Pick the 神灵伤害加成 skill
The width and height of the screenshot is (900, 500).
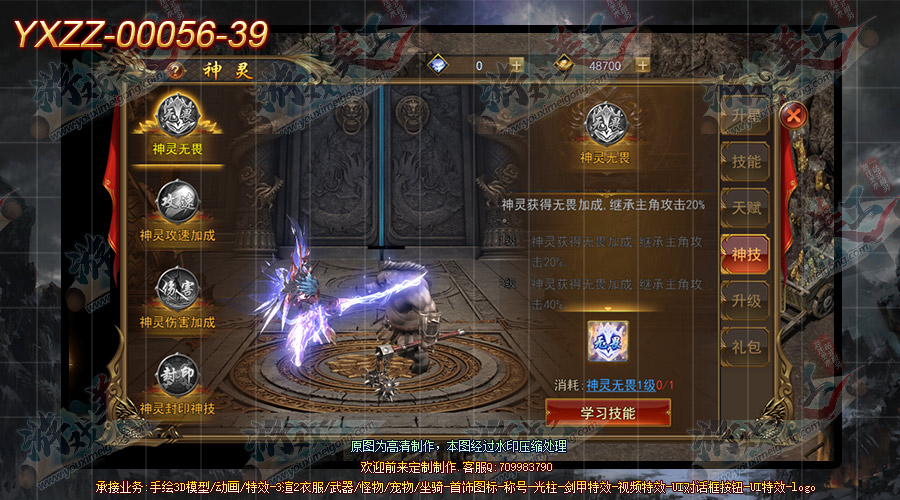point(177,297)
